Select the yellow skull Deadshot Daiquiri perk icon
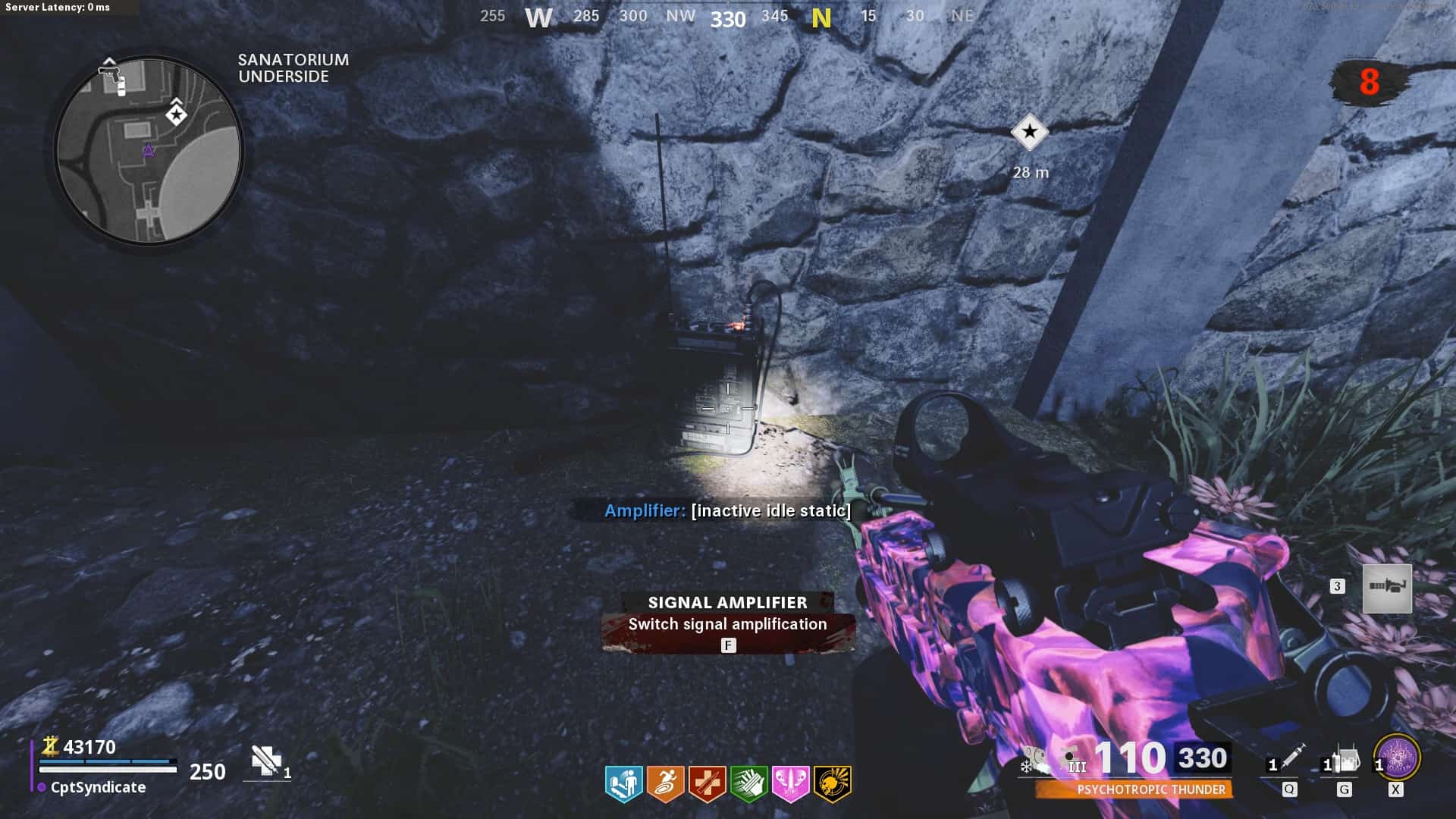This screenshot has height=819, width=1456. (x=832, y=783)
